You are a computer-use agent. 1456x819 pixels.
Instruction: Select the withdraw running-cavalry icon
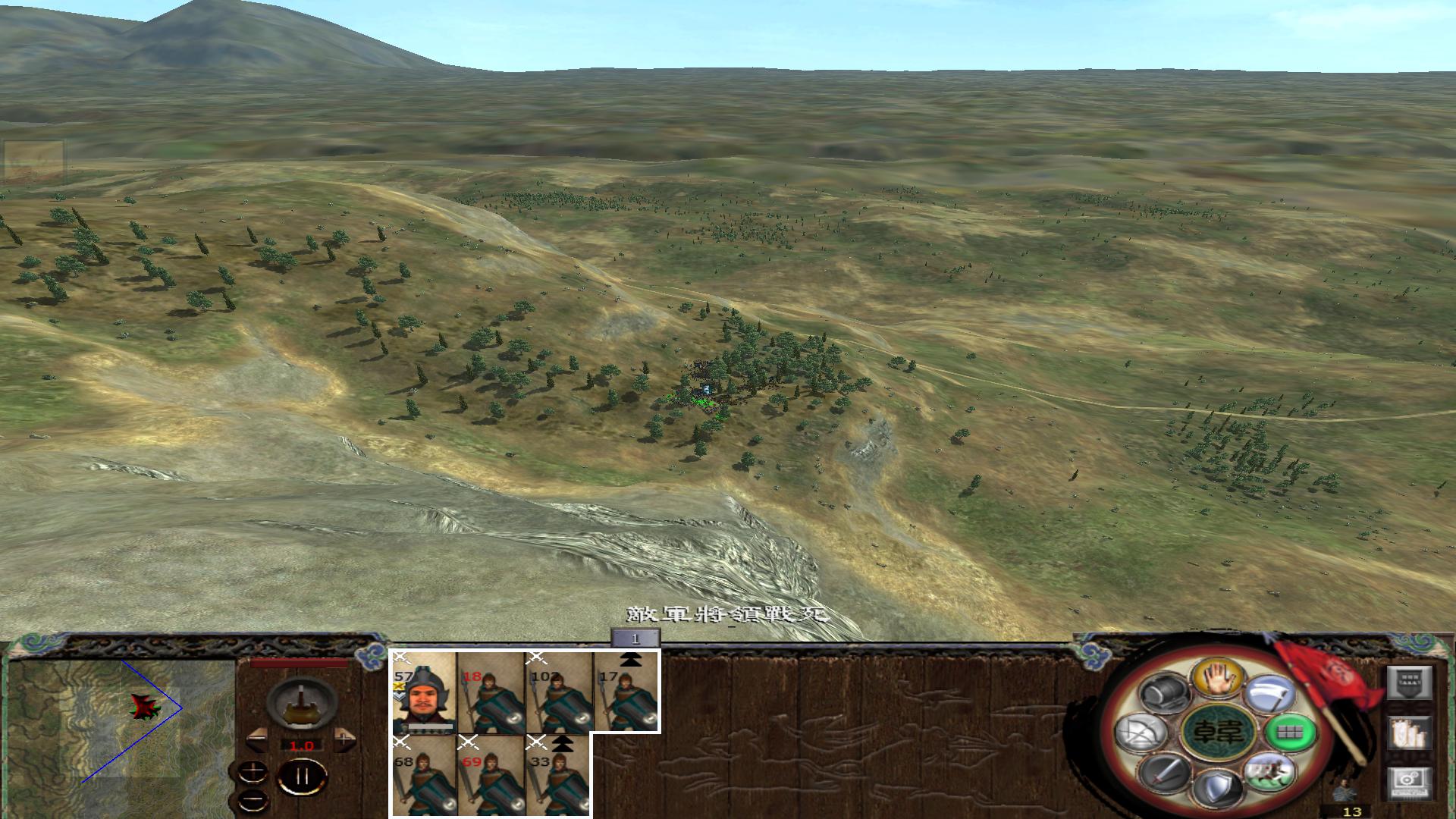pos(1270,773)
